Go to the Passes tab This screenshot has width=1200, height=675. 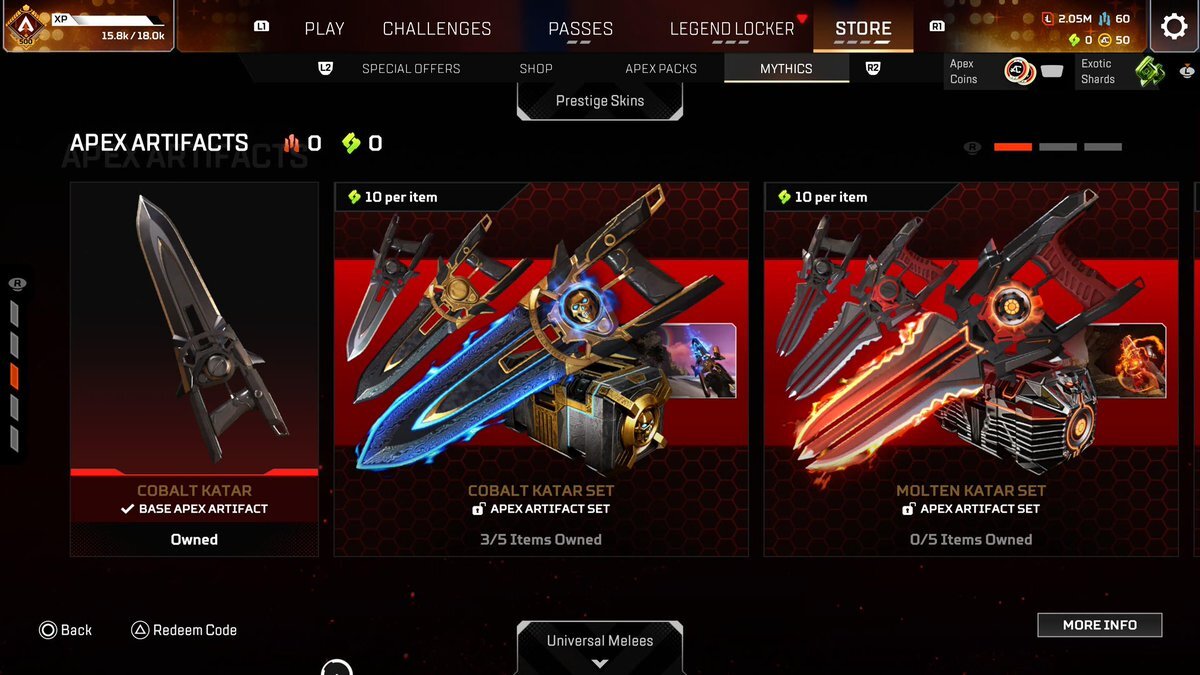tap(580, 29)
